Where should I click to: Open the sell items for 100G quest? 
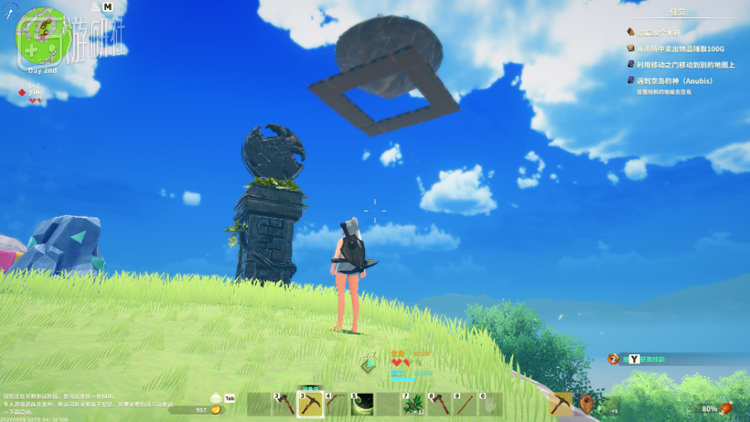point(681,48)
